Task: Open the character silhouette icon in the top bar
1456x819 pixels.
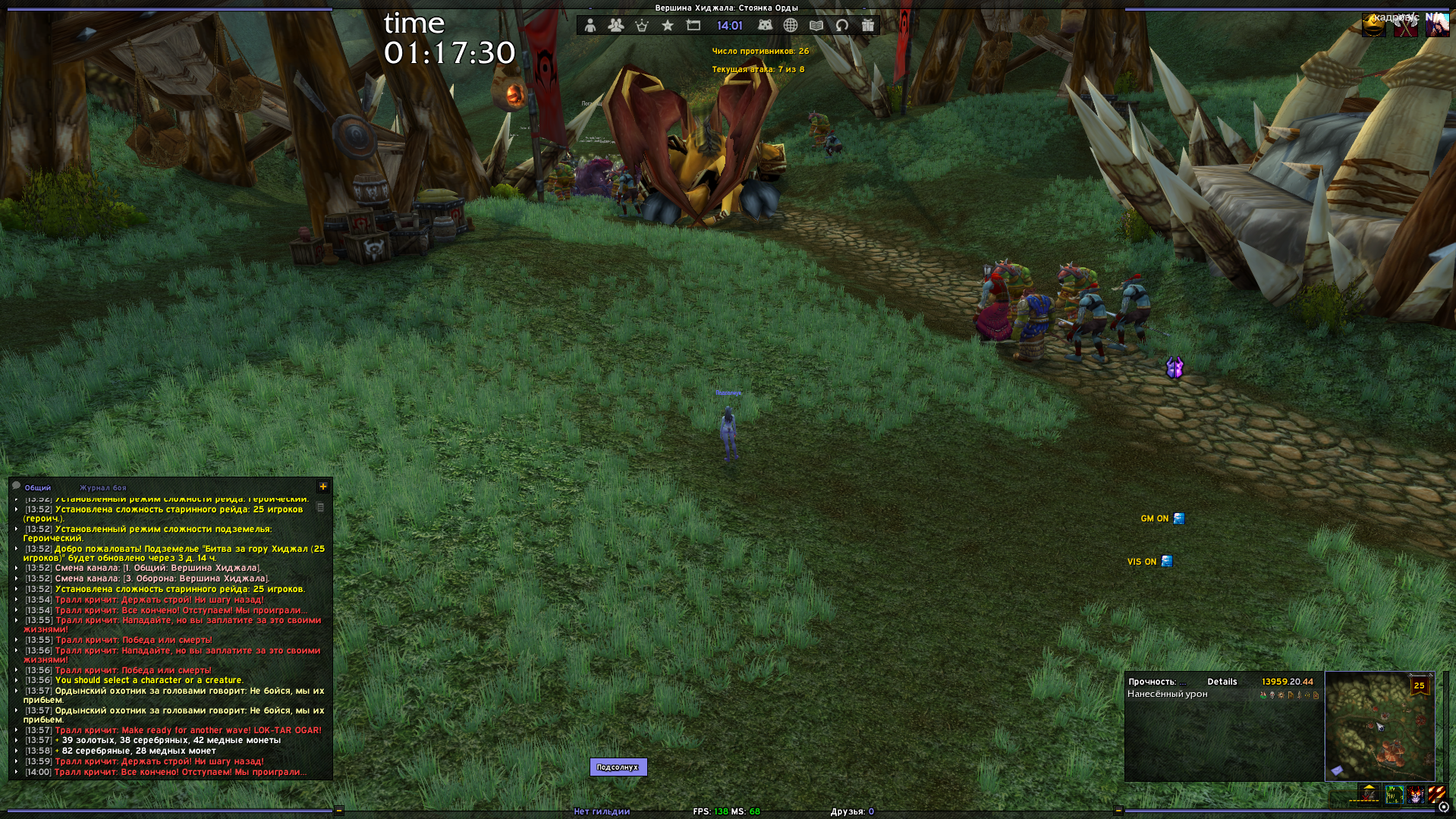Action: point(590,26)
